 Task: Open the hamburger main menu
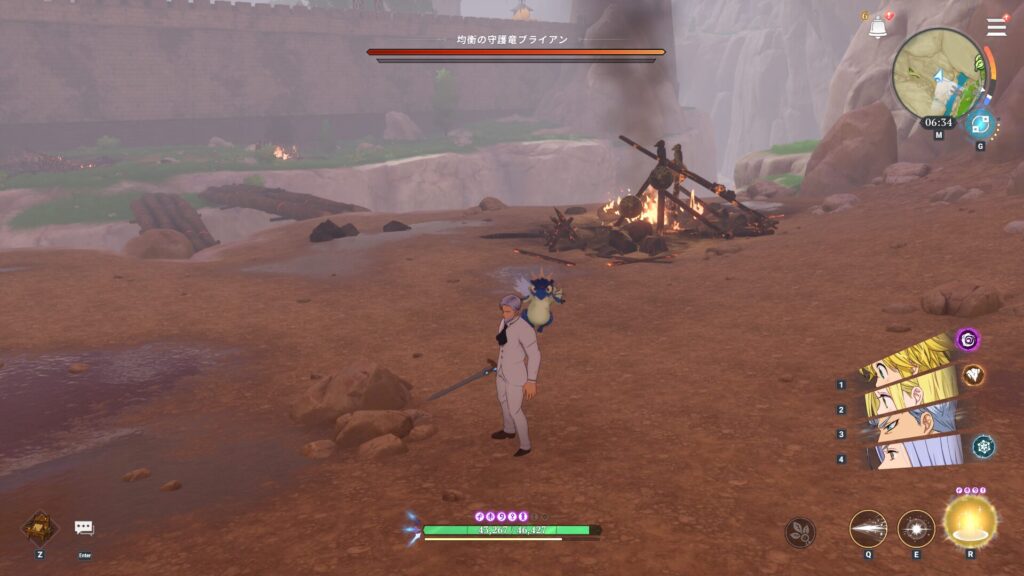coord(996,27)
